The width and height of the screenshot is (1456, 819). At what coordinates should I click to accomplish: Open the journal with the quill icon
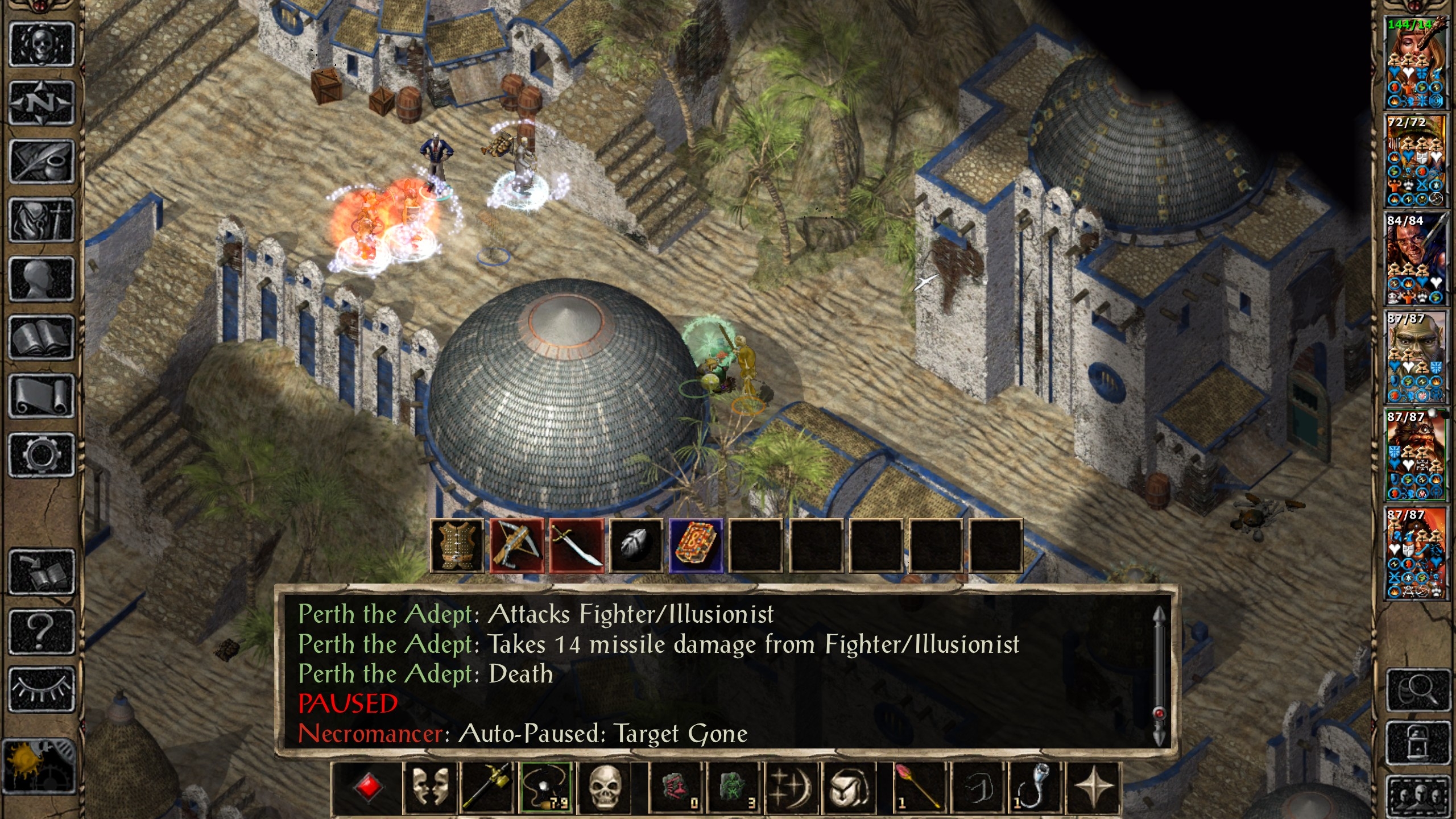click(x=42, y=162)
